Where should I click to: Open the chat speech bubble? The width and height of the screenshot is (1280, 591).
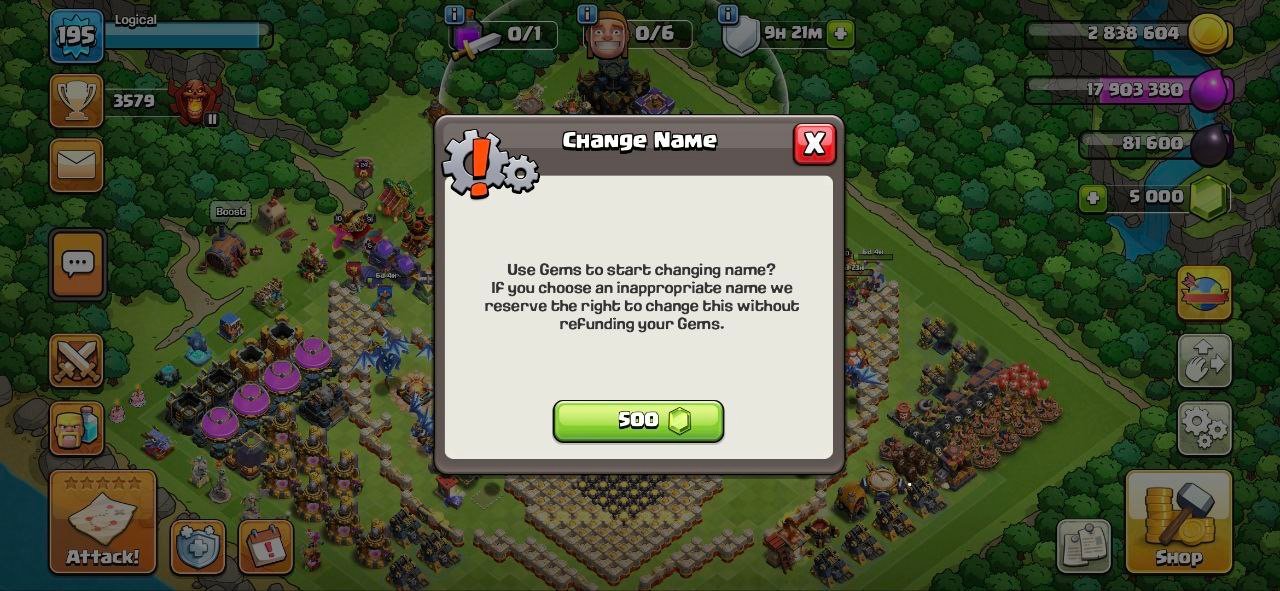(77, 264)
